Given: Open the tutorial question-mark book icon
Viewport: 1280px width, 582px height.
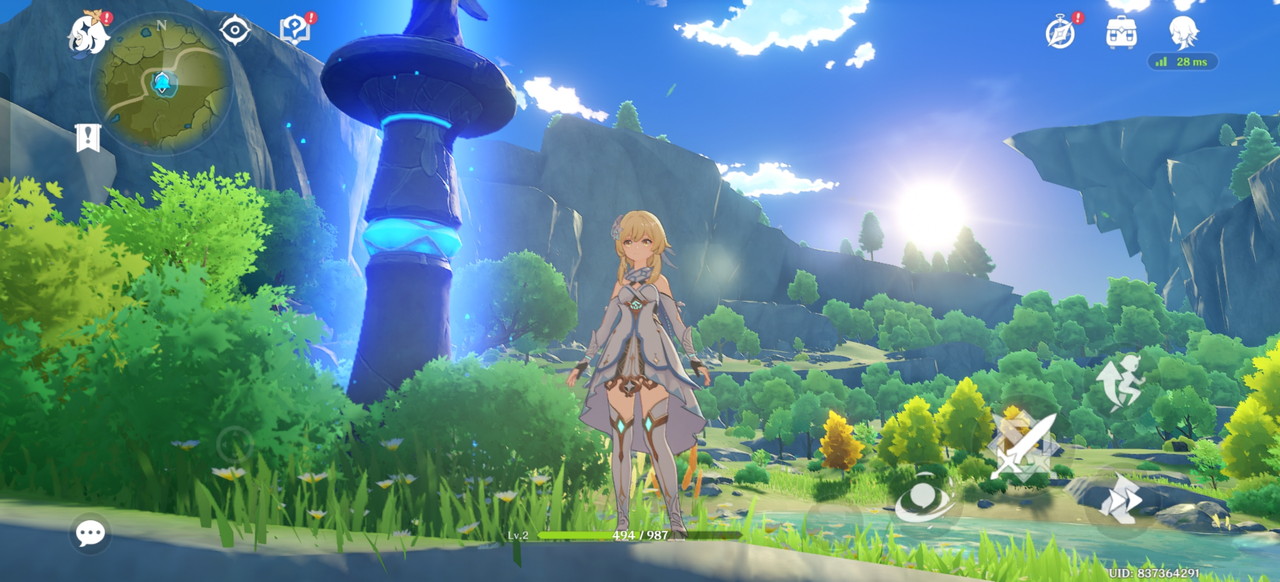Looking at the screenshot, I should (294, 30).
